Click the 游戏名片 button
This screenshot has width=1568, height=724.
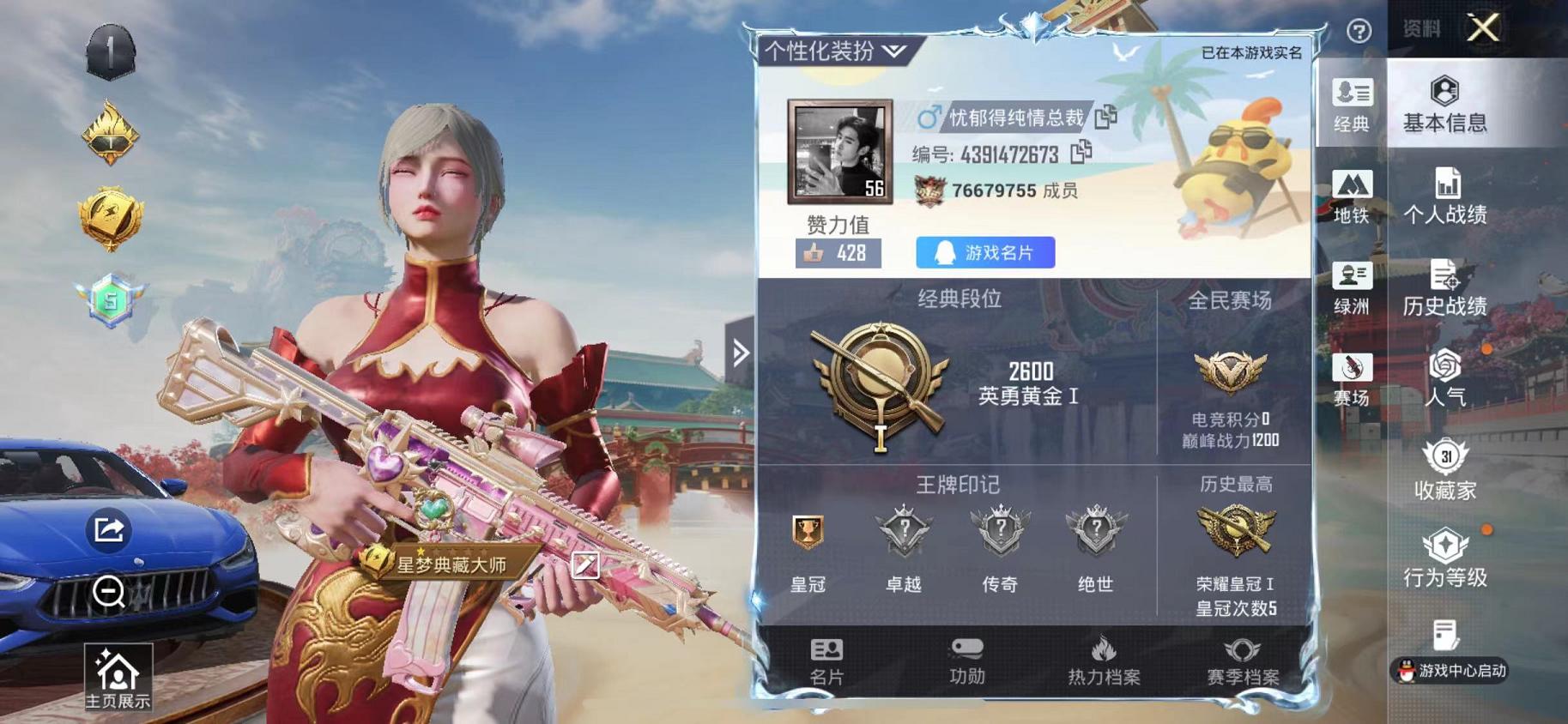click(x=984, y=252)
